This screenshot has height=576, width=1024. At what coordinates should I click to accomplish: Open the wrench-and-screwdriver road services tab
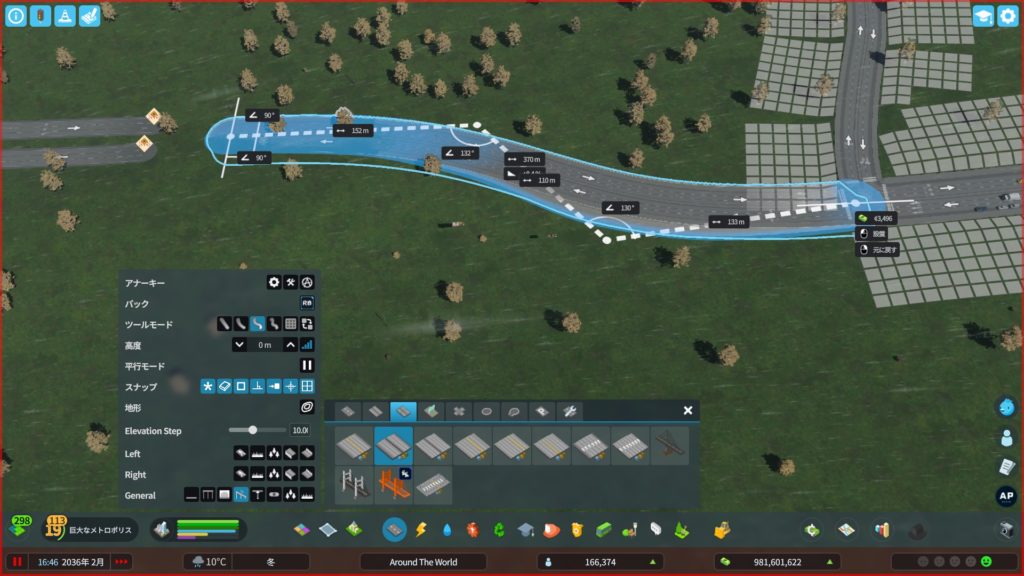point(568,411)
